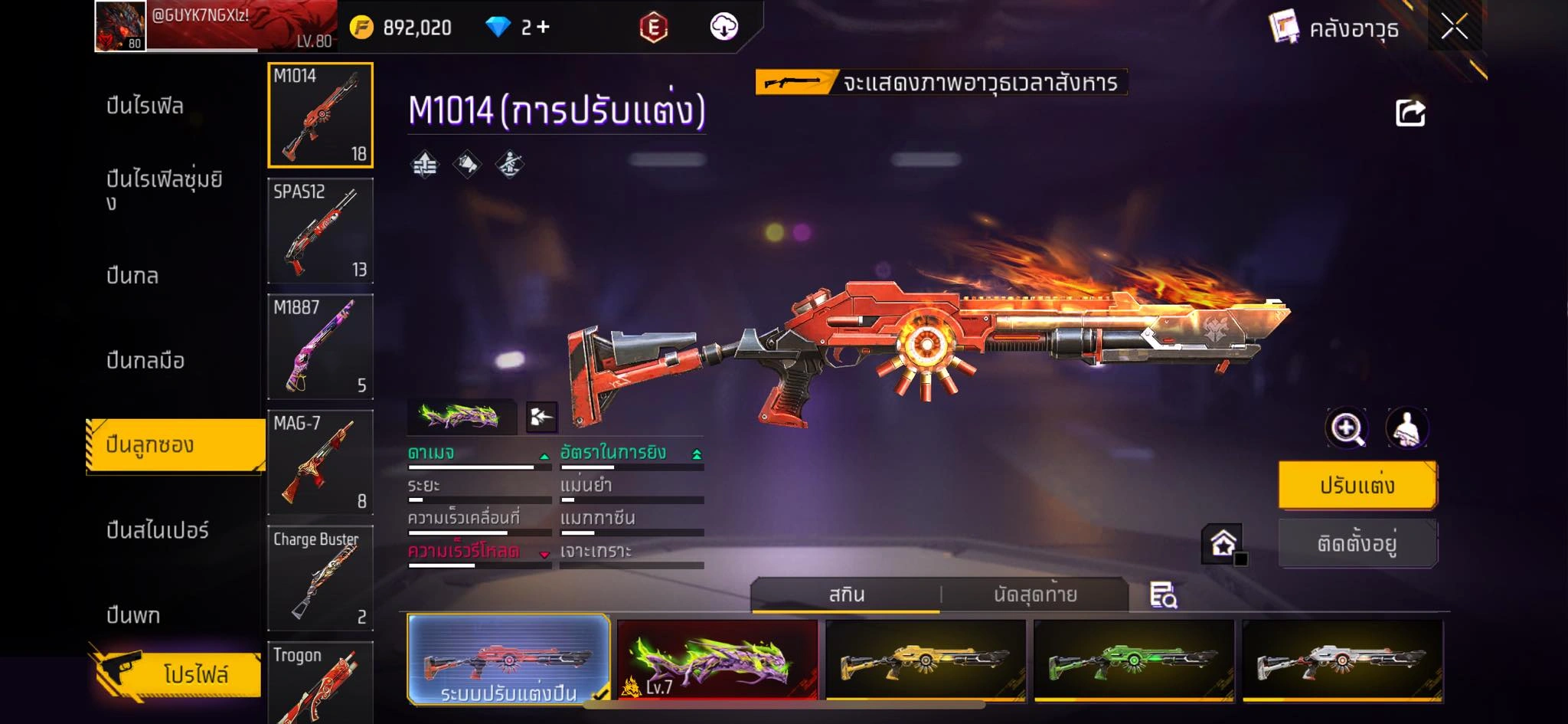Share the weapon using the share icon

pos(1410,113)
